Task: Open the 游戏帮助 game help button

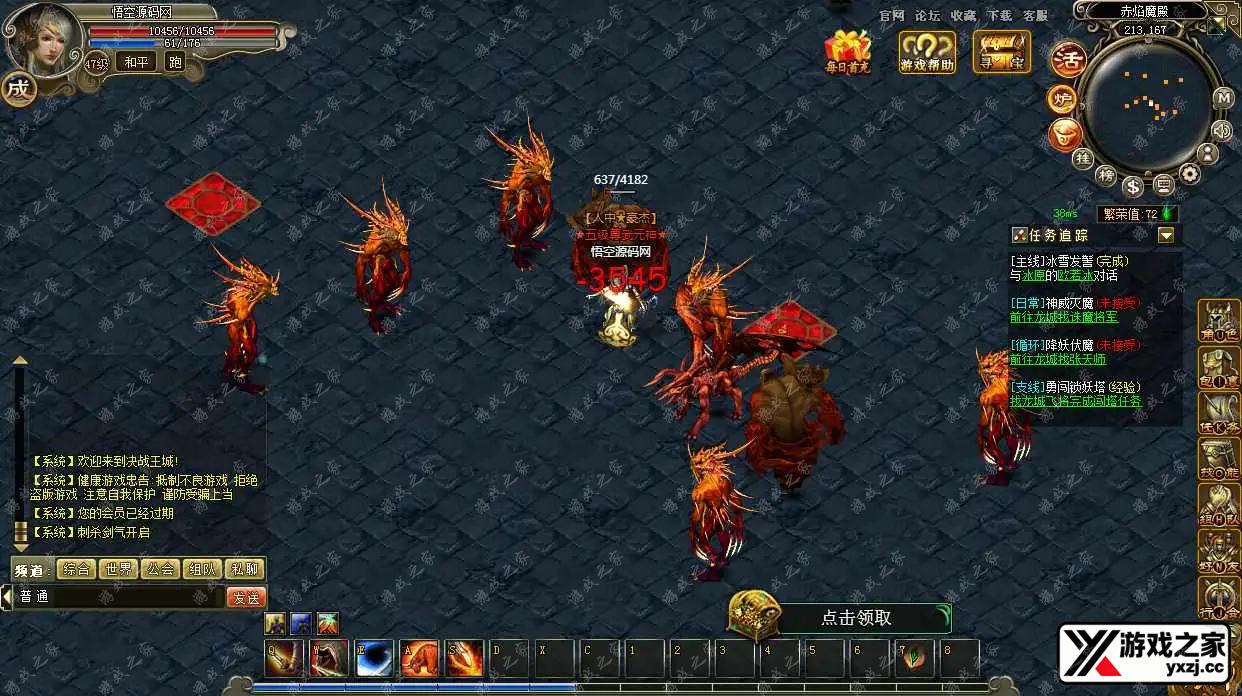Action: click(927, 51)
